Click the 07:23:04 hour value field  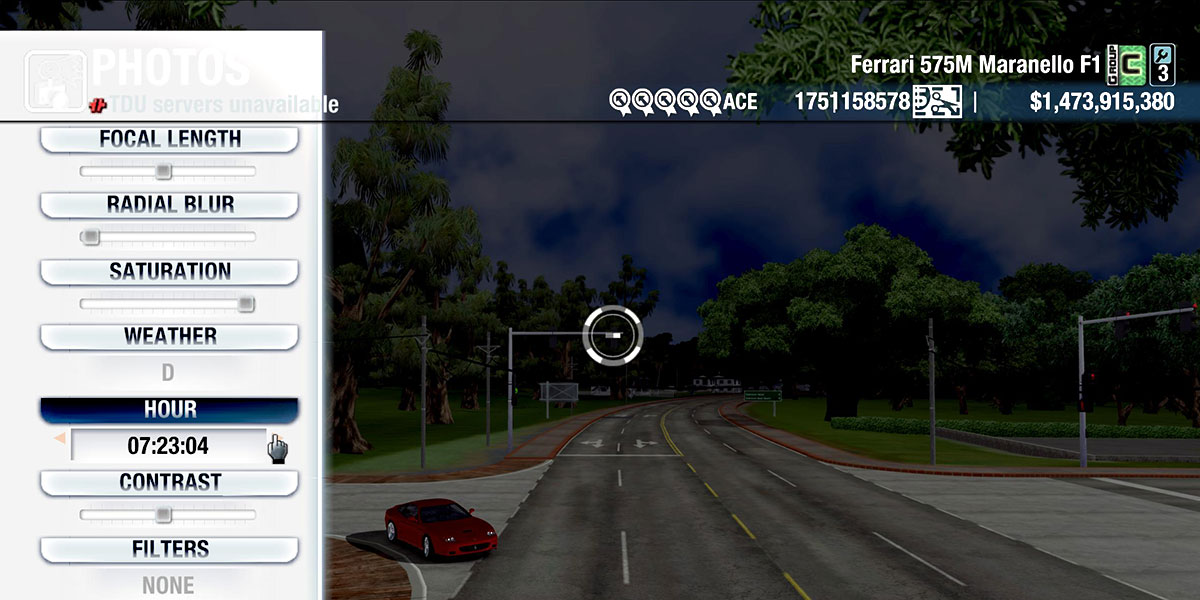pos(168,445)
